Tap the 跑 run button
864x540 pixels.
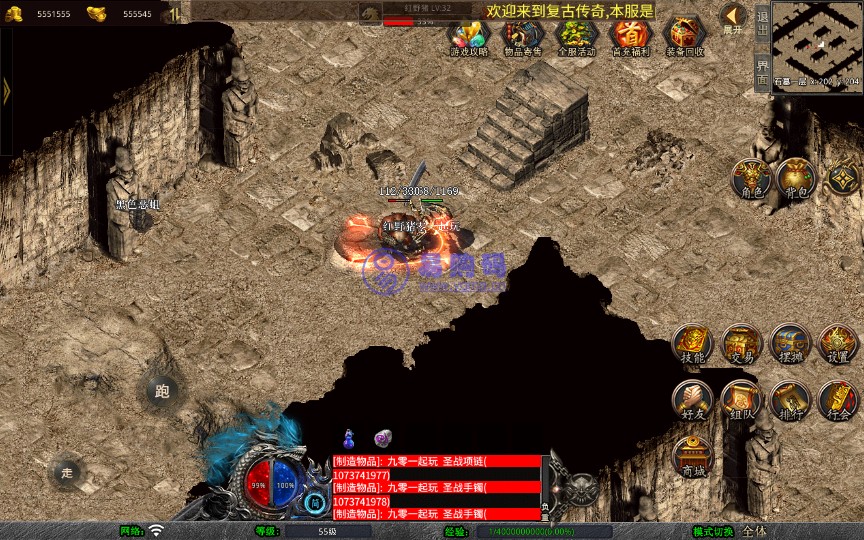pyautogui.click(x=162, y=391)
